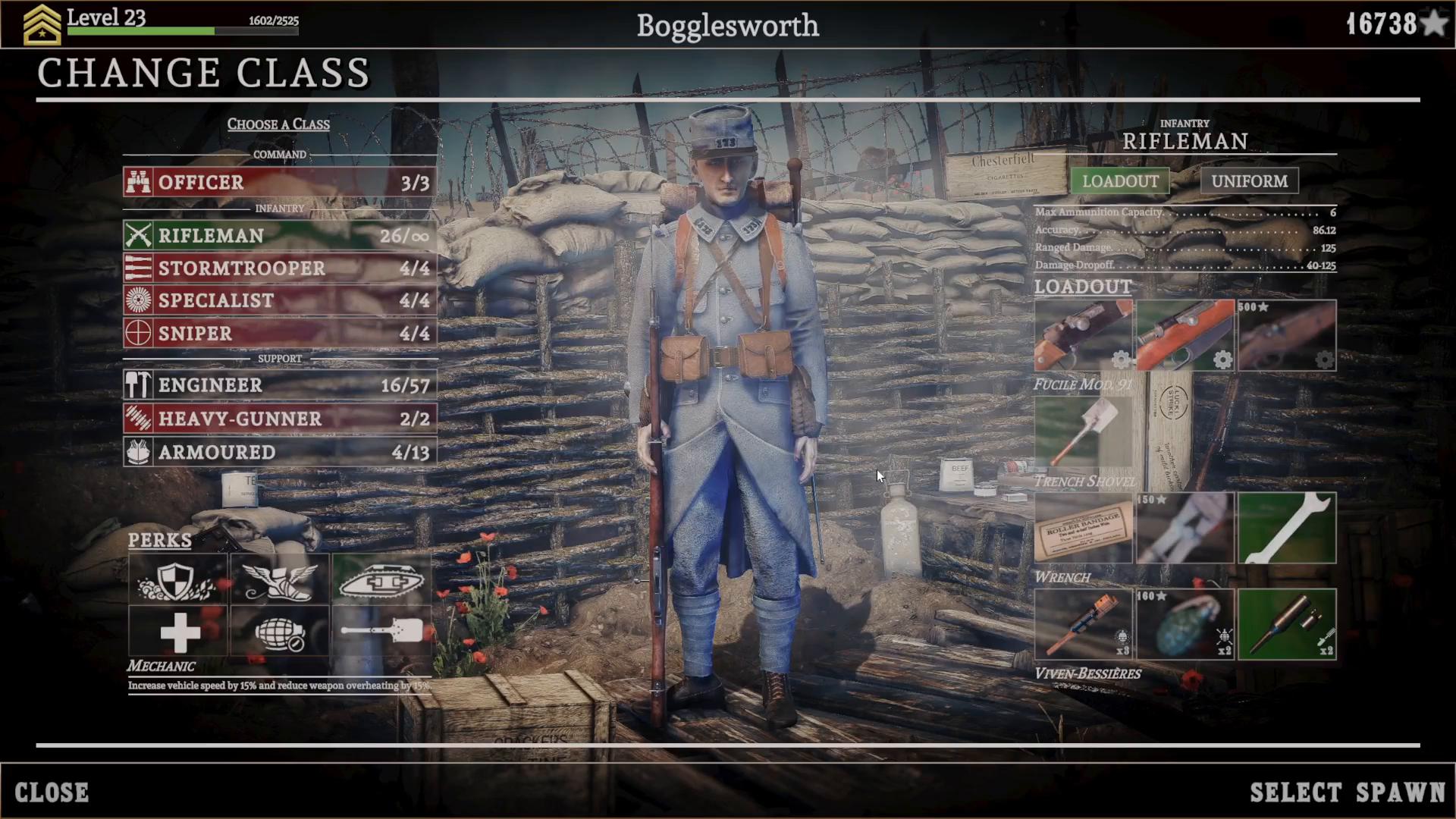Switch to the Sniper class
Image resolution: width=1456 pixels, height=819 pixels.
coord(280,334)
